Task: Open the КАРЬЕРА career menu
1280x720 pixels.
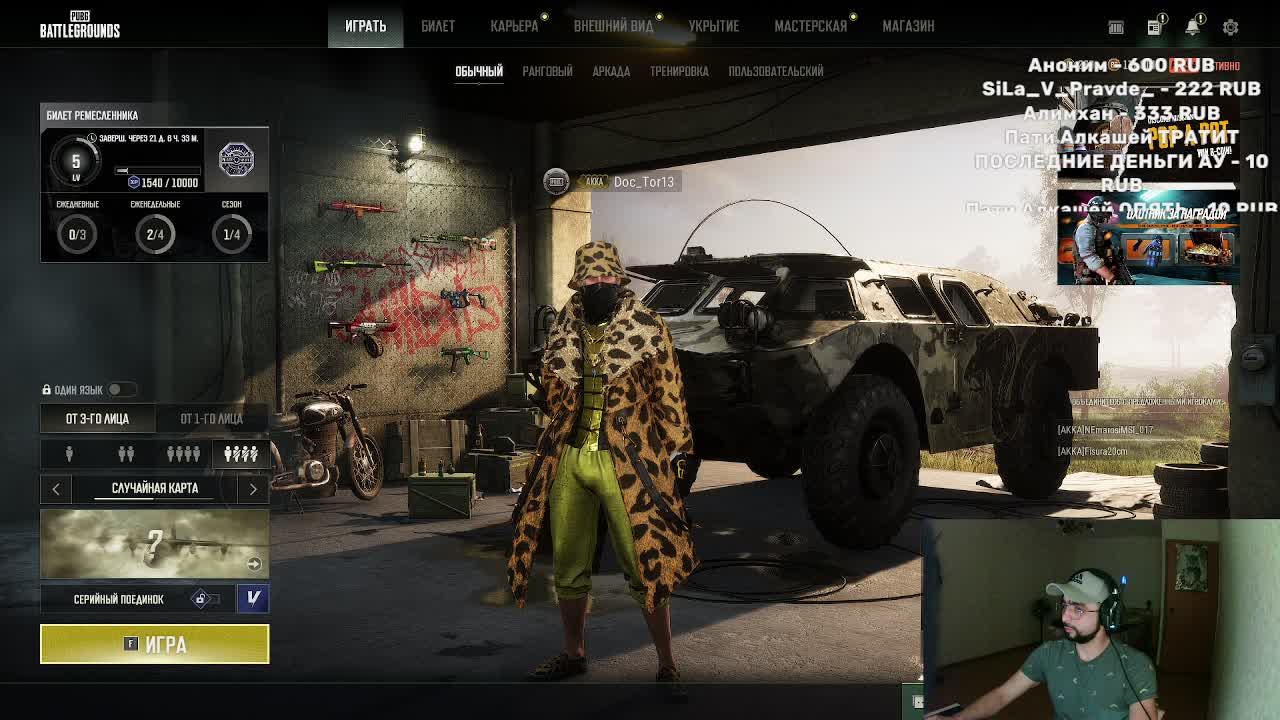Action: click(514, 26)
